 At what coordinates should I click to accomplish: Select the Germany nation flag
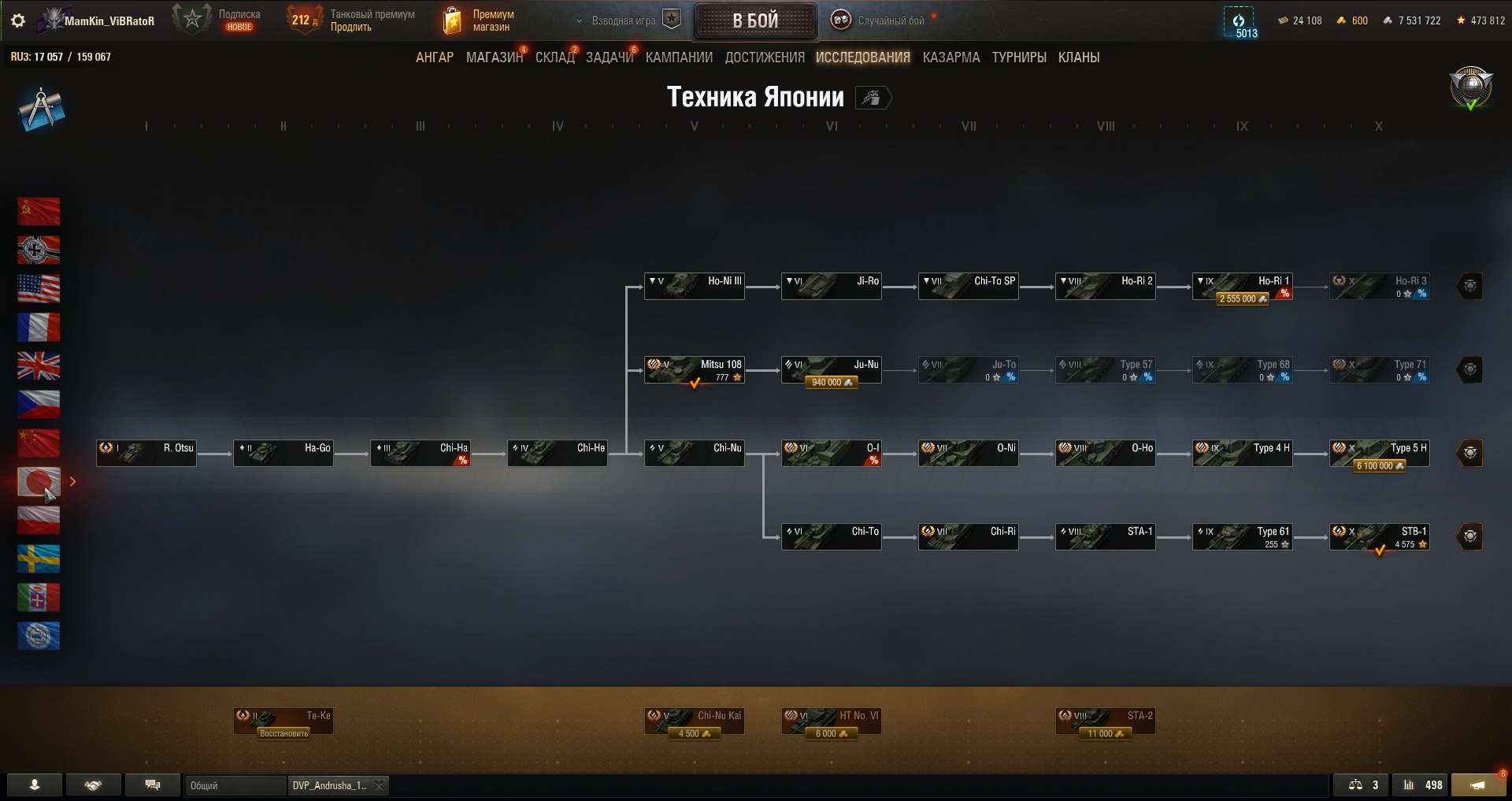[x=38, y=250]
